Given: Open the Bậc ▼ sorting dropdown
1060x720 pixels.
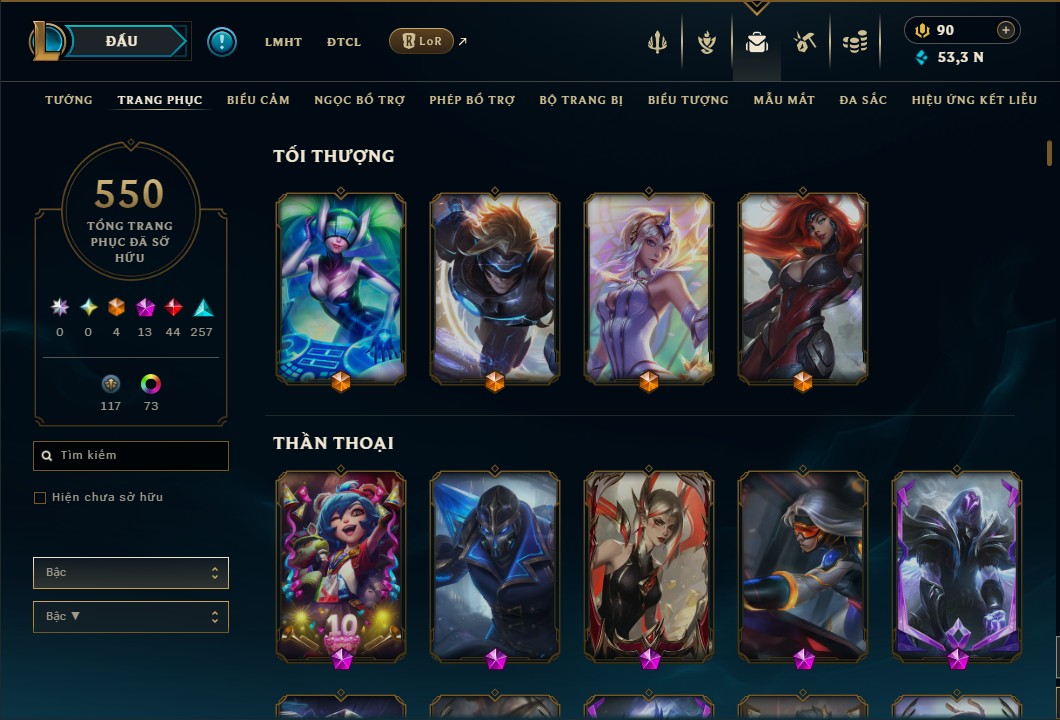Looking at the screenshot, I should (131, 616).
